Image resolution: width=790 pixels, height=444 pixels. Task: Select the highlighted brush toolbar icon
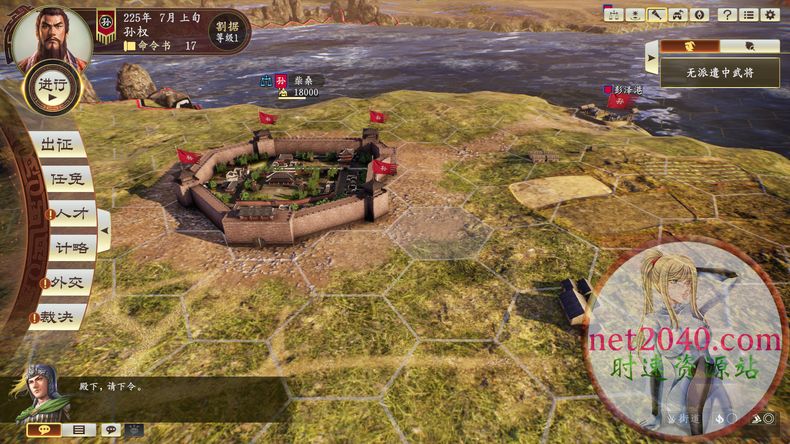tap(656, 15)
